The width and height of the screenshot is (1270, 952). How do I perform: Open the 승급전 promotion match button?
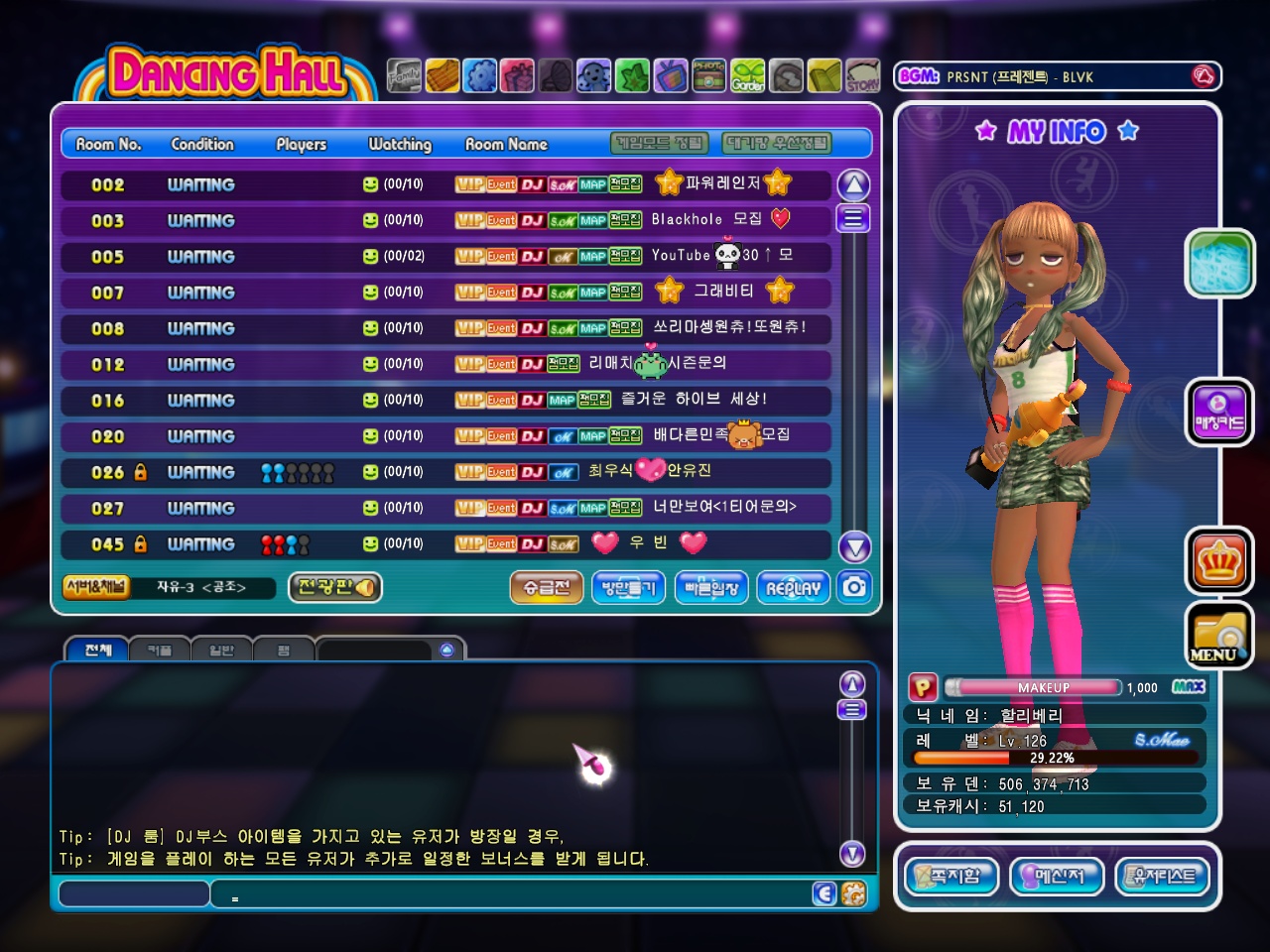[547, 588]
